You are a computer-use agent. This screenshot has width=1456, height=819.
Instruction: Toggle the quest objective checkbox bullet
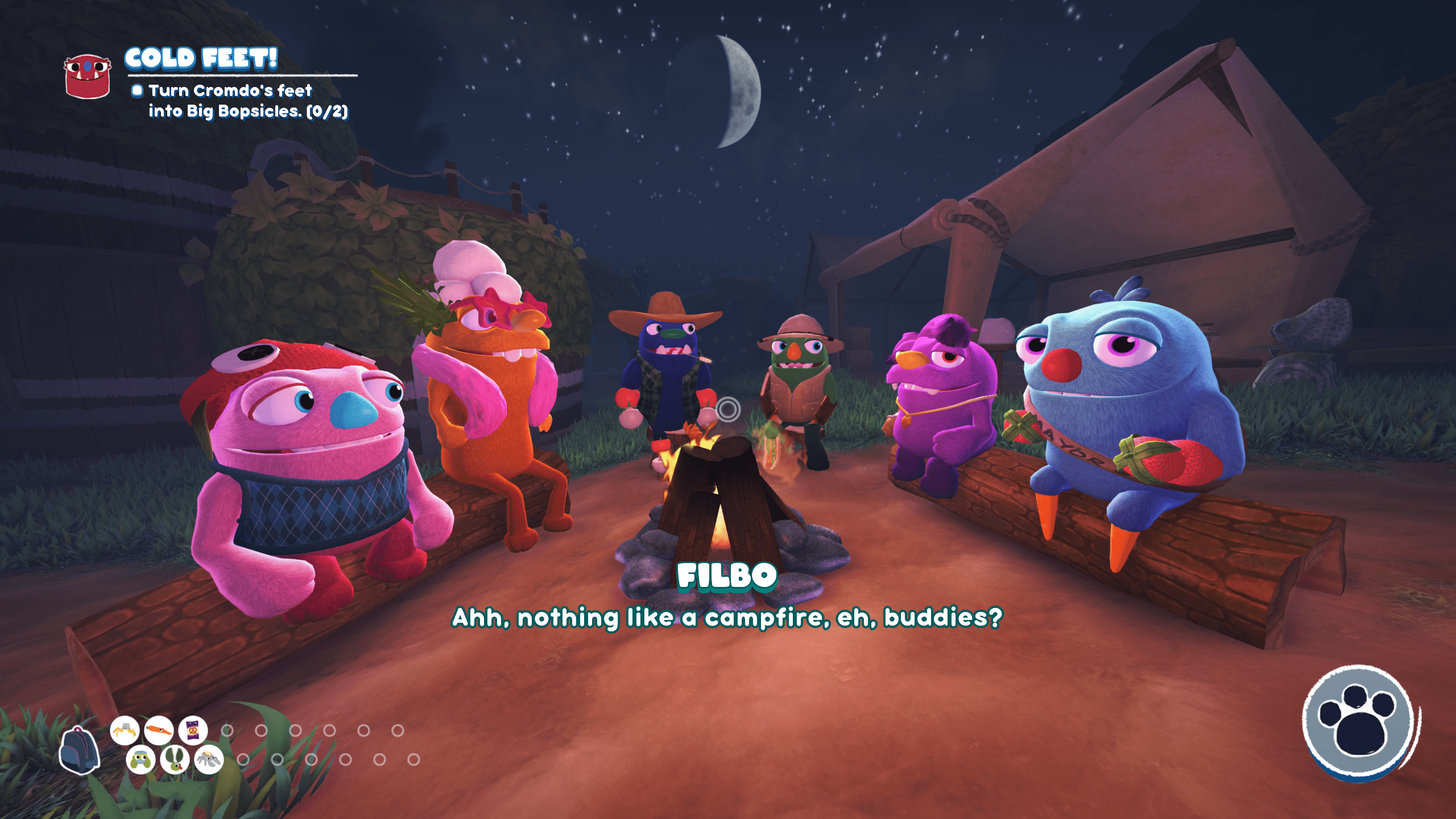tap(136, 91)
